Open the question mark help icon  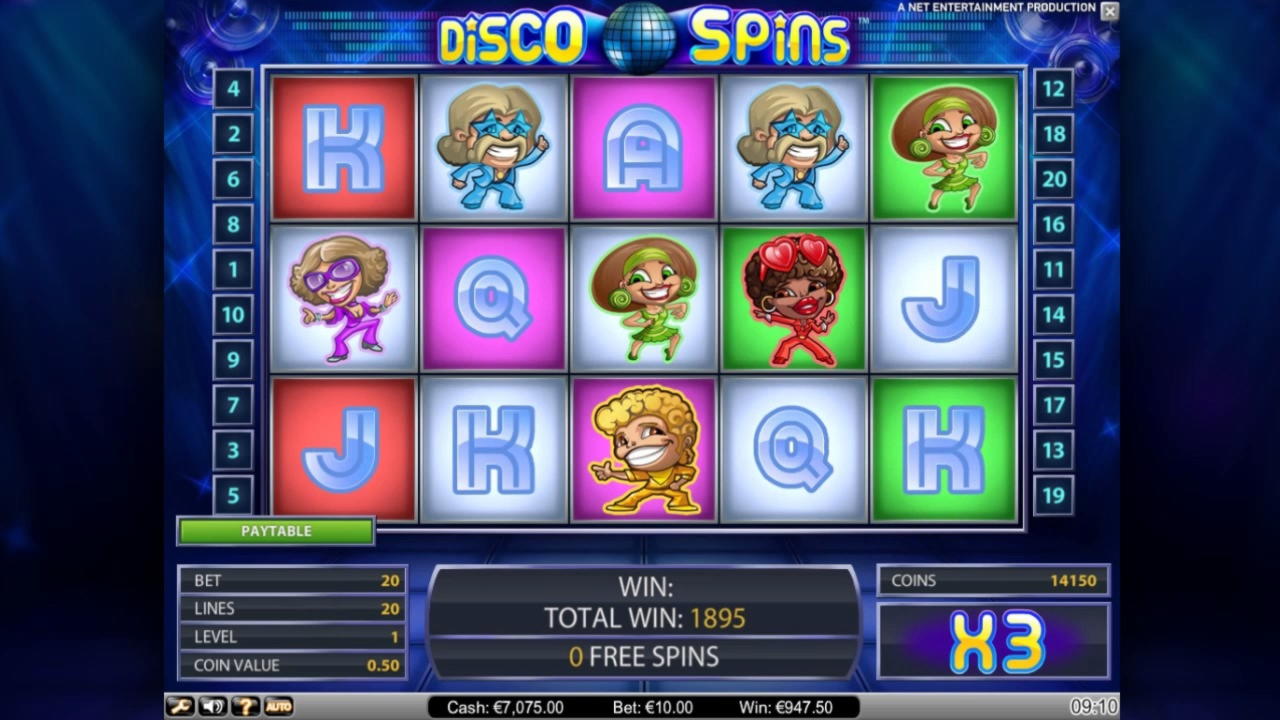(x=245, y=707)
